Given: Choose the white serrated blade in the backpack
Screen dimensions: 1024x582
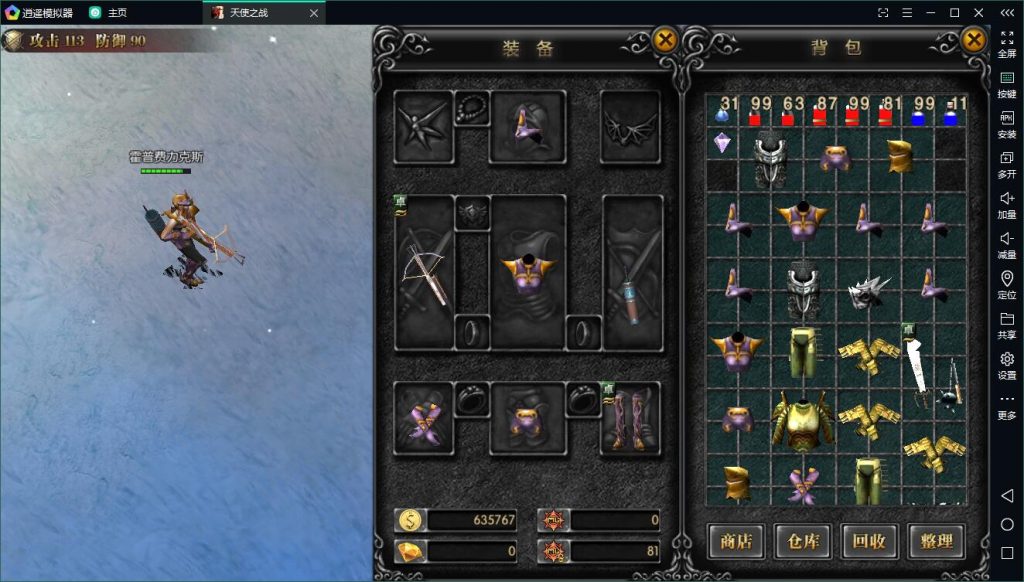Looking at the screenshot, I should click(915, 364).
